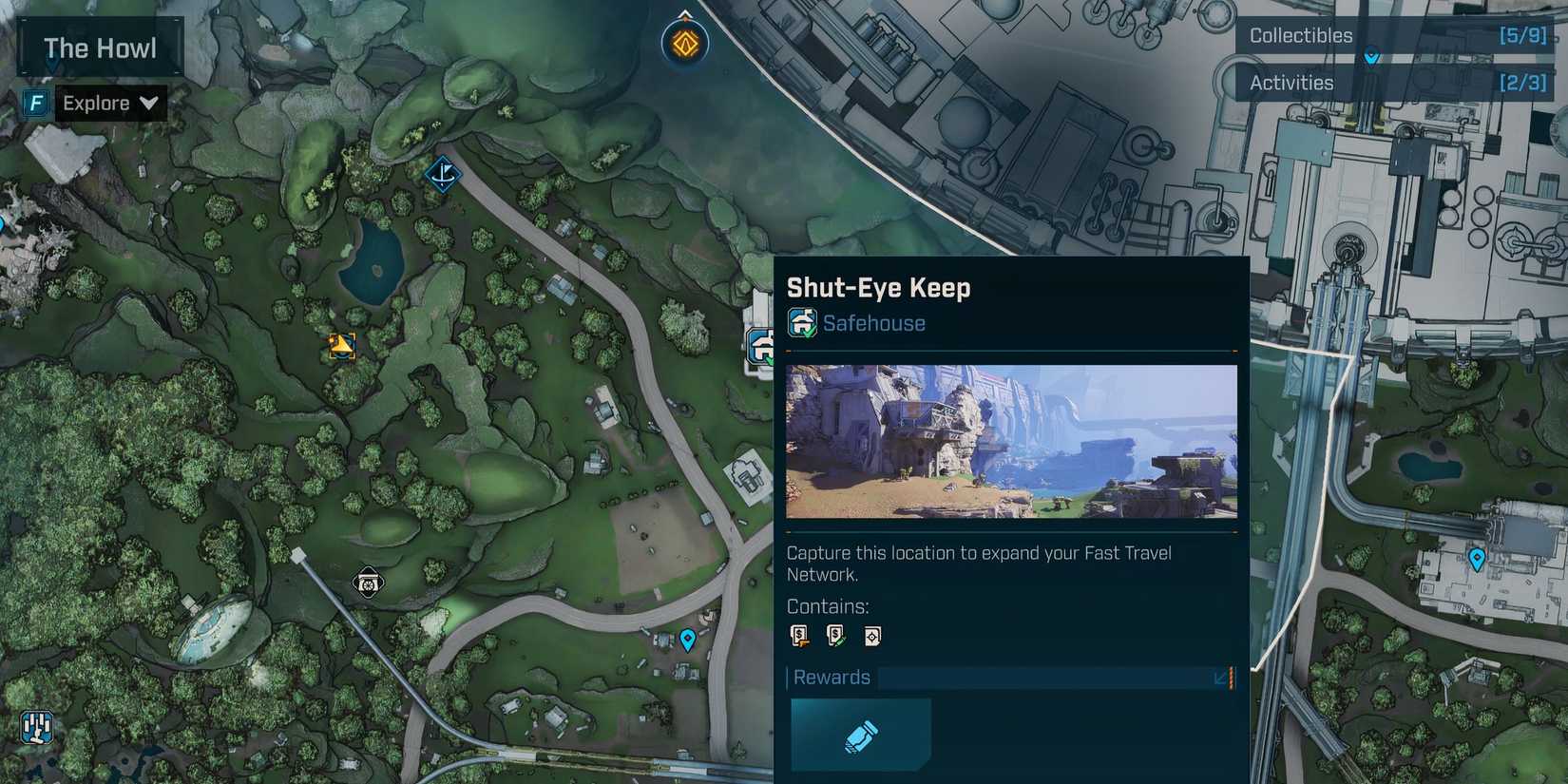Click the Explore button

[x=98, y=103]
